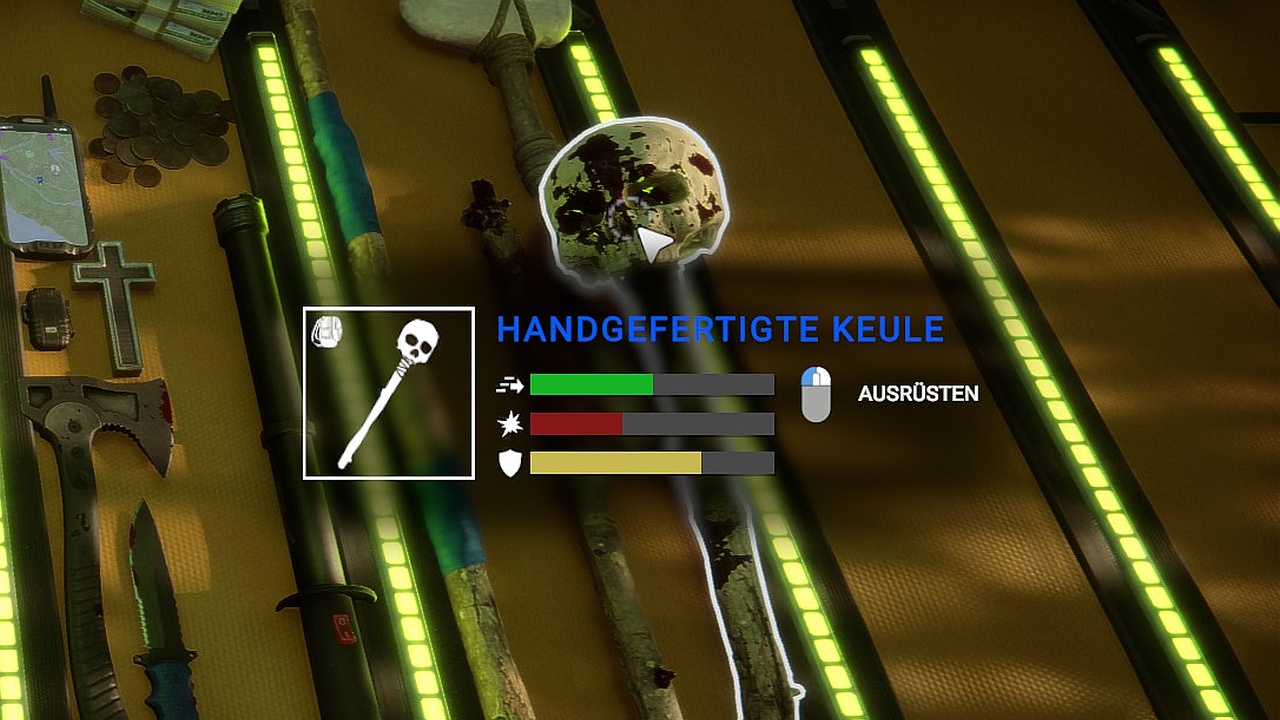Viewport: 1280px width, 720px height.
Task: Choose the cross item
Action: click(x=116, y=299)
